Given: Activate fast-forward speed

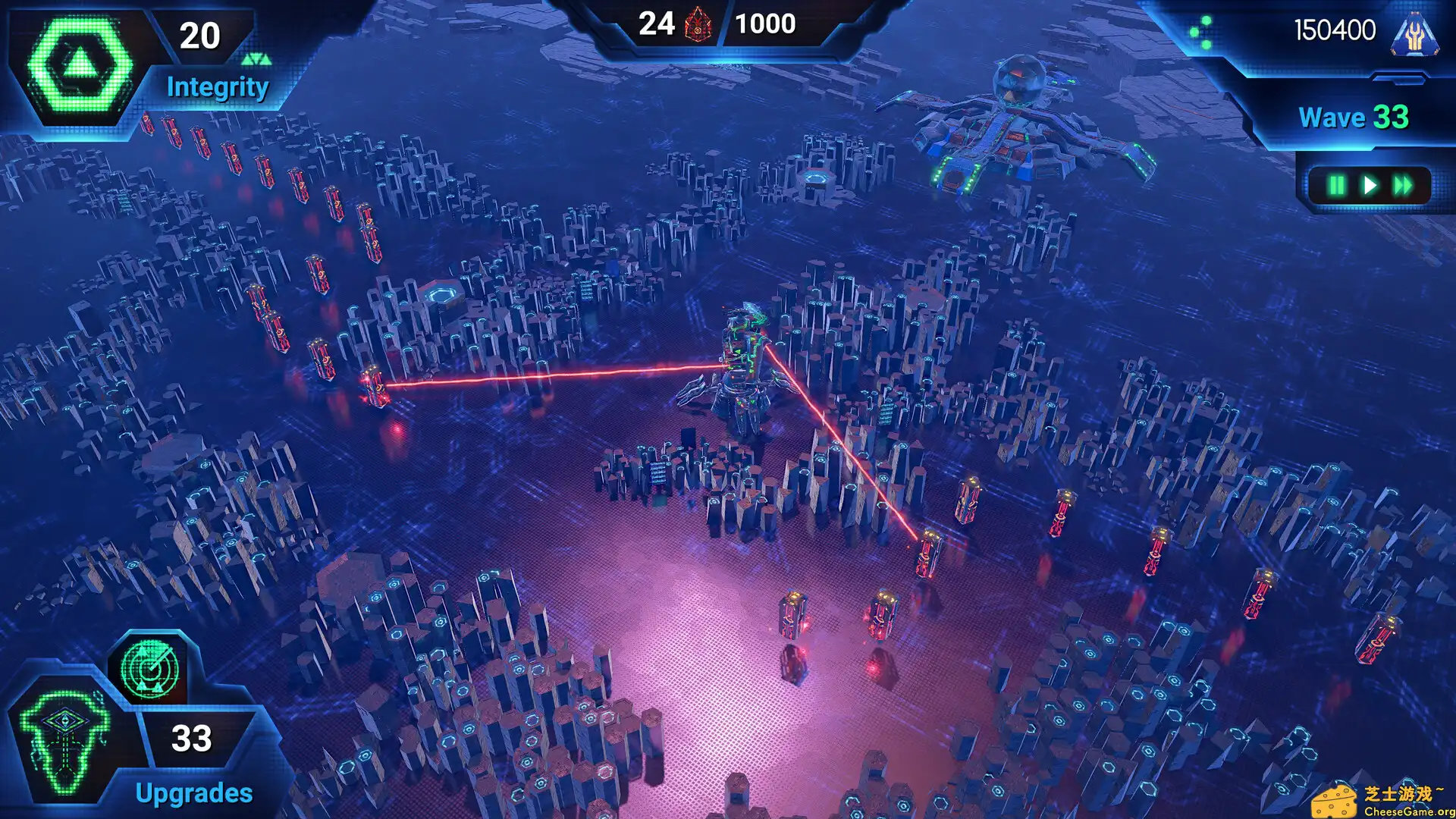Looking at the screenshot, I should (x=1403, y=186).
